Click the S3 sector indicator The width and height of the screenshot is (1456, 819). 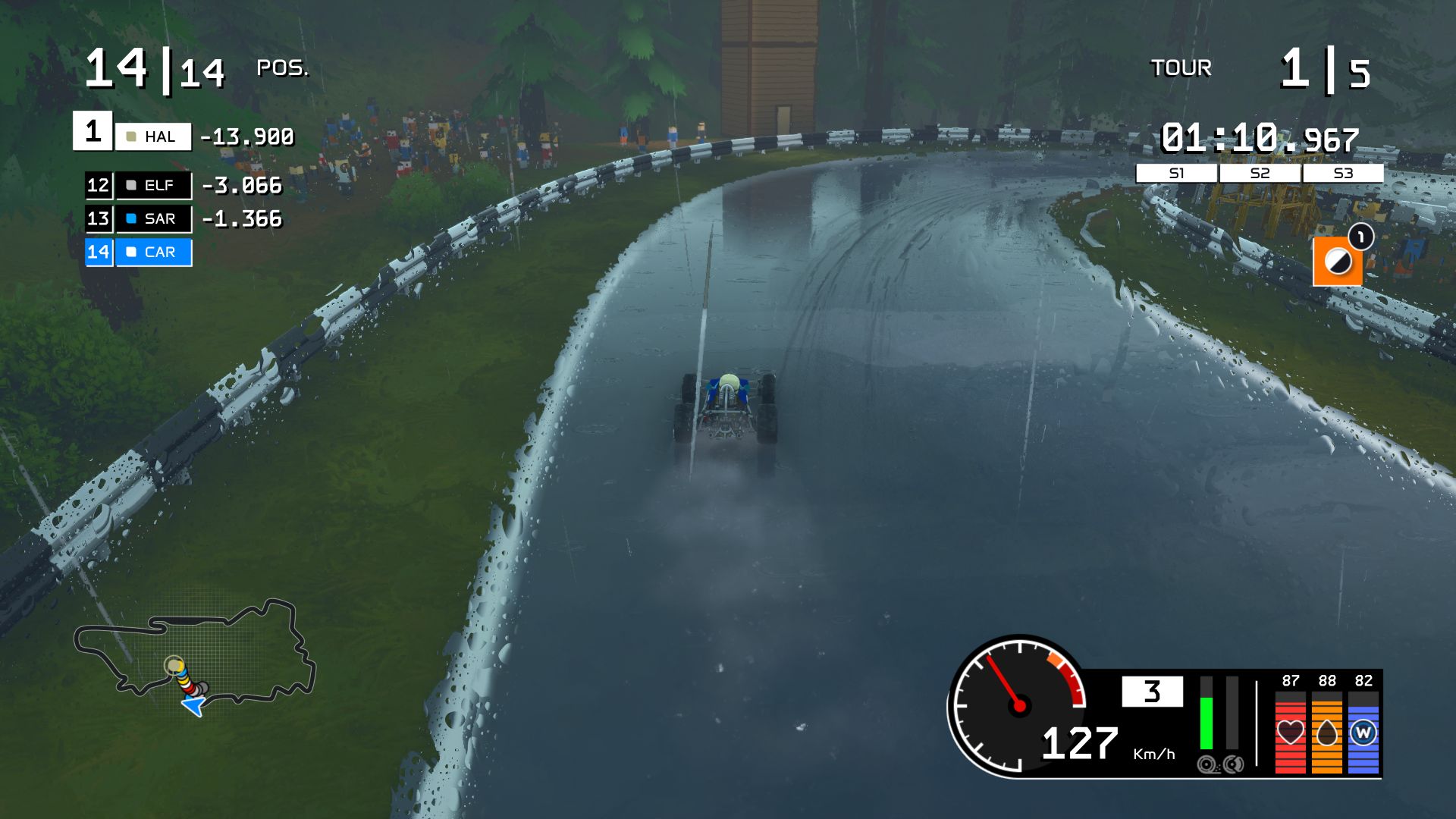pyautogui.click(x=1343, y=174)
